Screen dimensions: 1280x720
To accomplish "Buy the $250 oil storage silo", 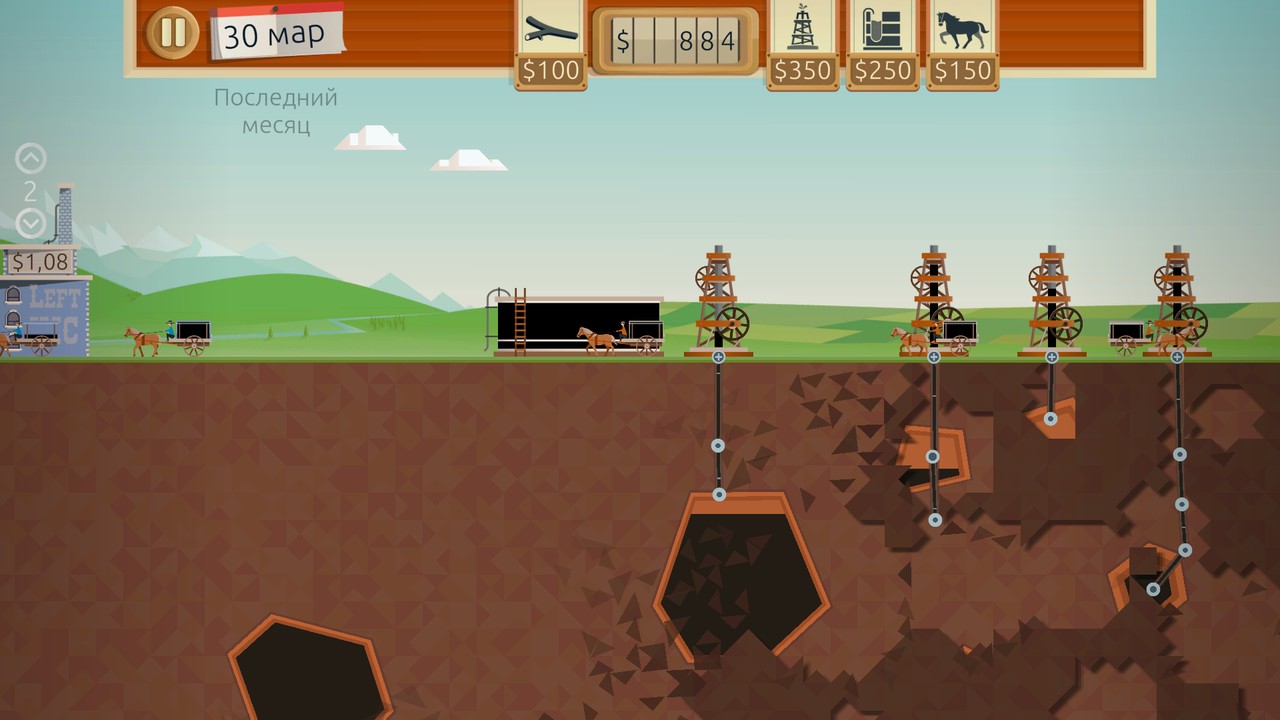I will point(882,42).
